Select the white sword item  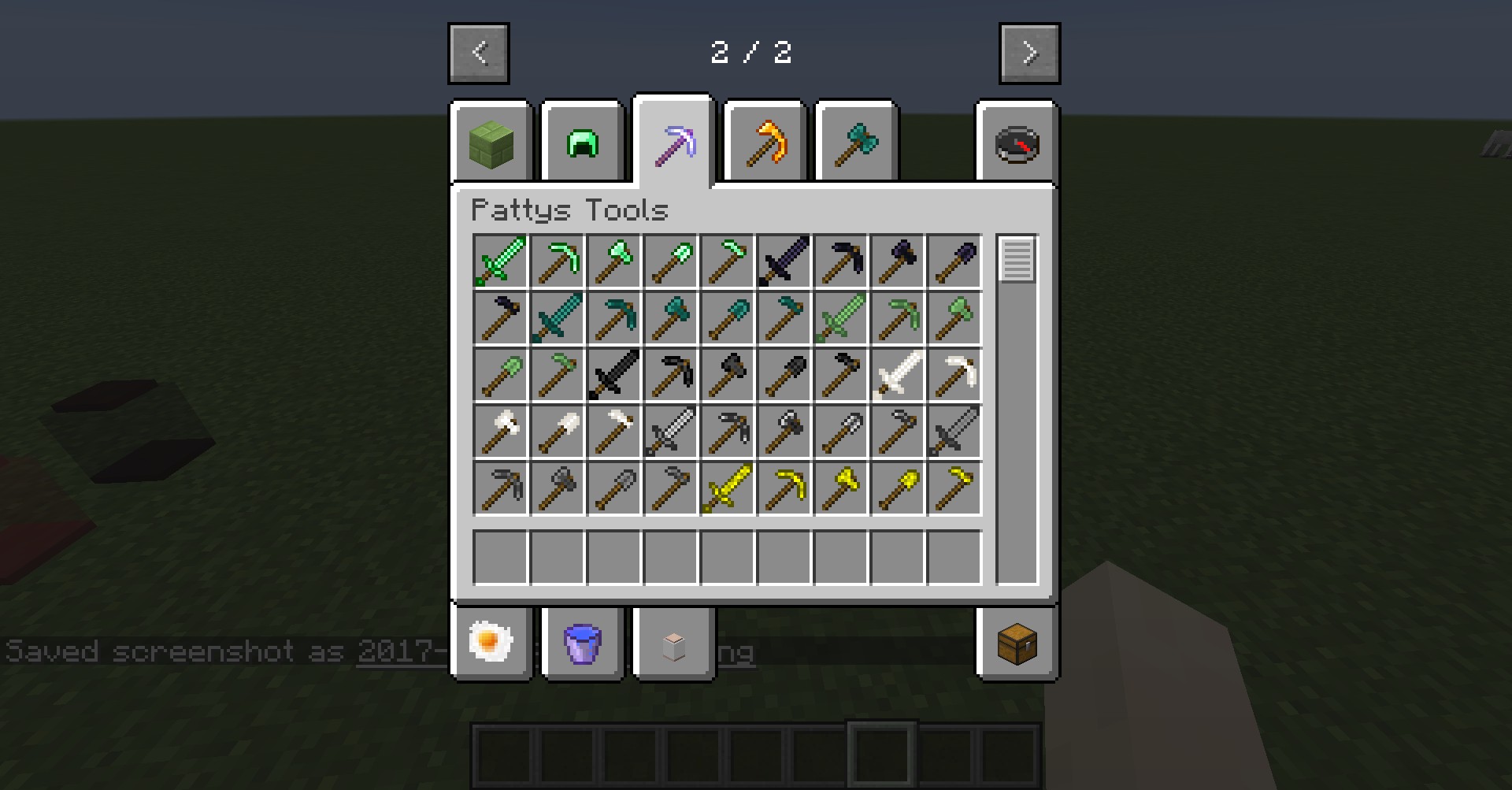tap(897, 375)
